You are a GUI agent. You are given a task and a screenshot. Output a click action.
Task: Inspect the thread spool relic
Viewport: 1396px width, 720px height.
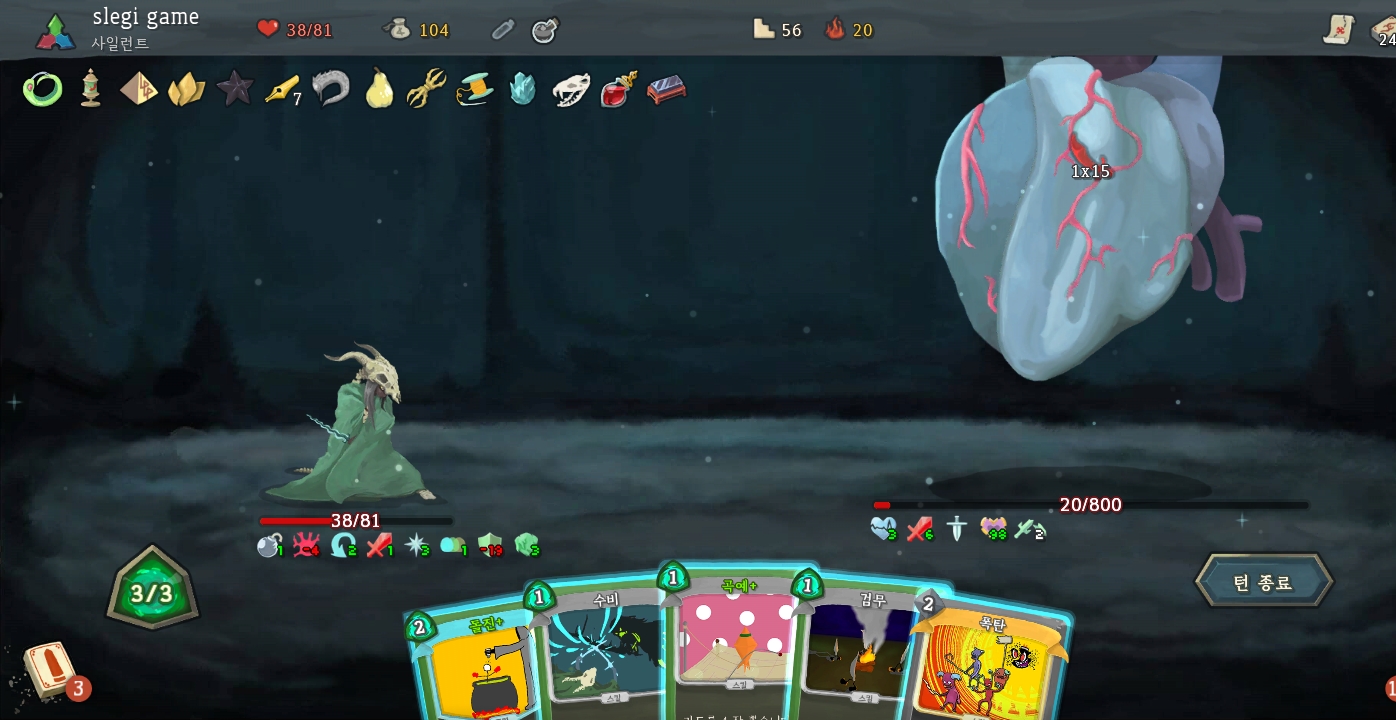475,89
